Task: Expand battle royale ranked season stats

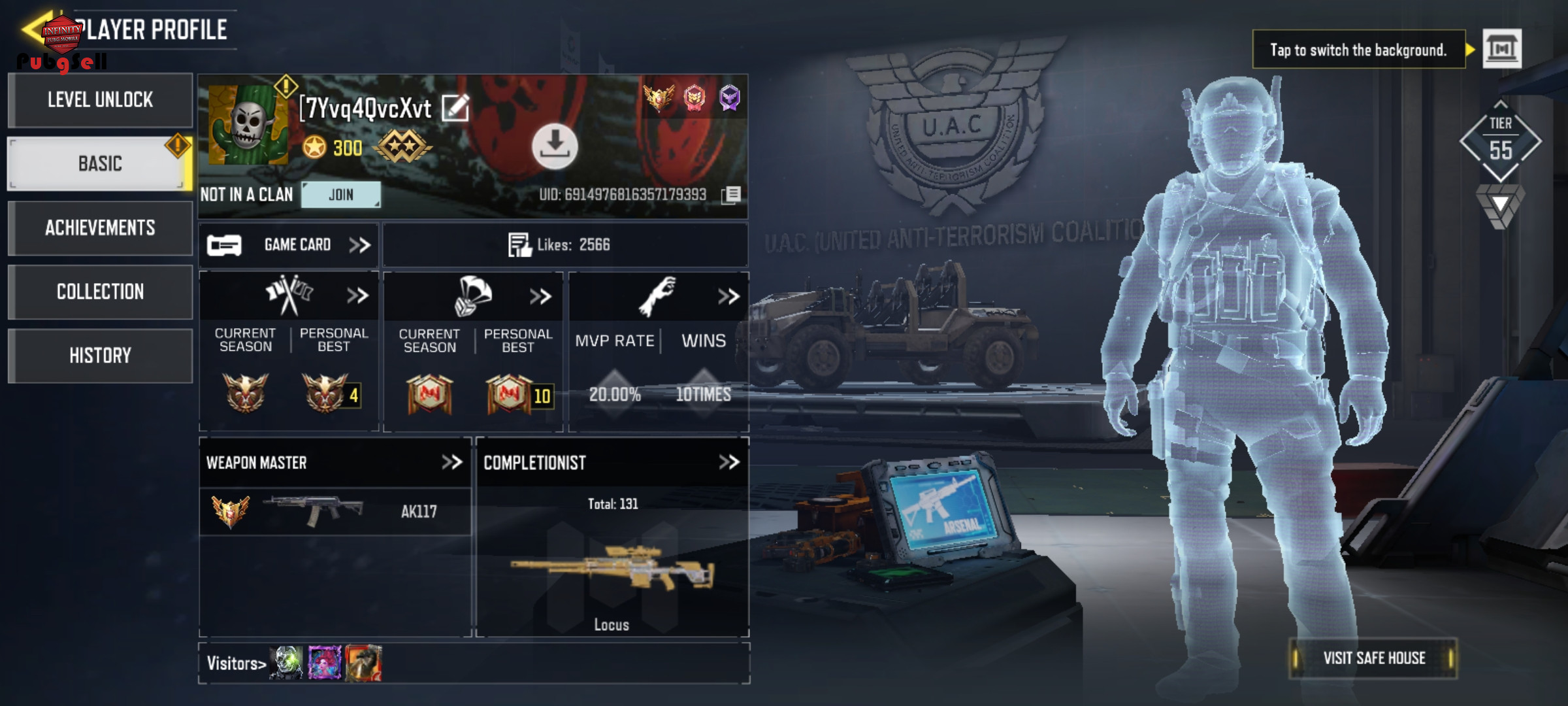Action: [x=540, y=297]
